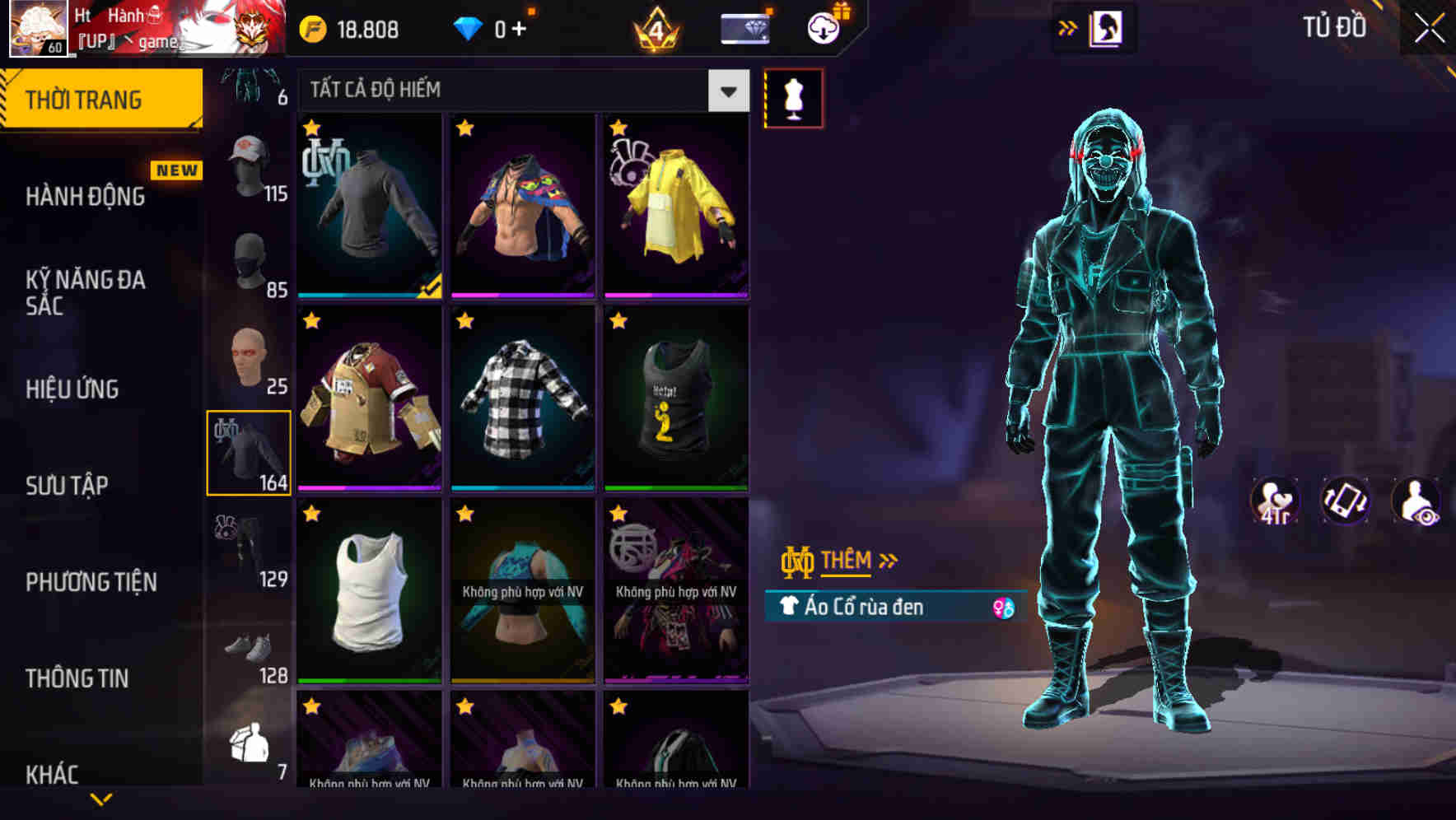Select the mannequin preset icon above the character
The height and width of the screenshot is (820, 1456).
pos(793,97)
